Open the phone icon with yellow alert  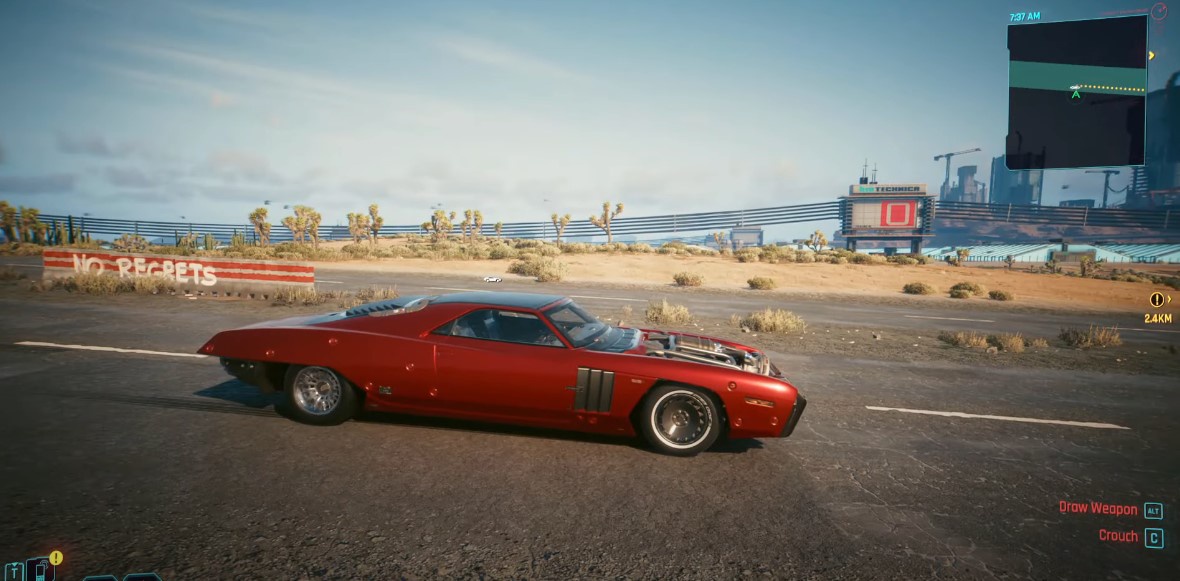(x=42, y=568)
